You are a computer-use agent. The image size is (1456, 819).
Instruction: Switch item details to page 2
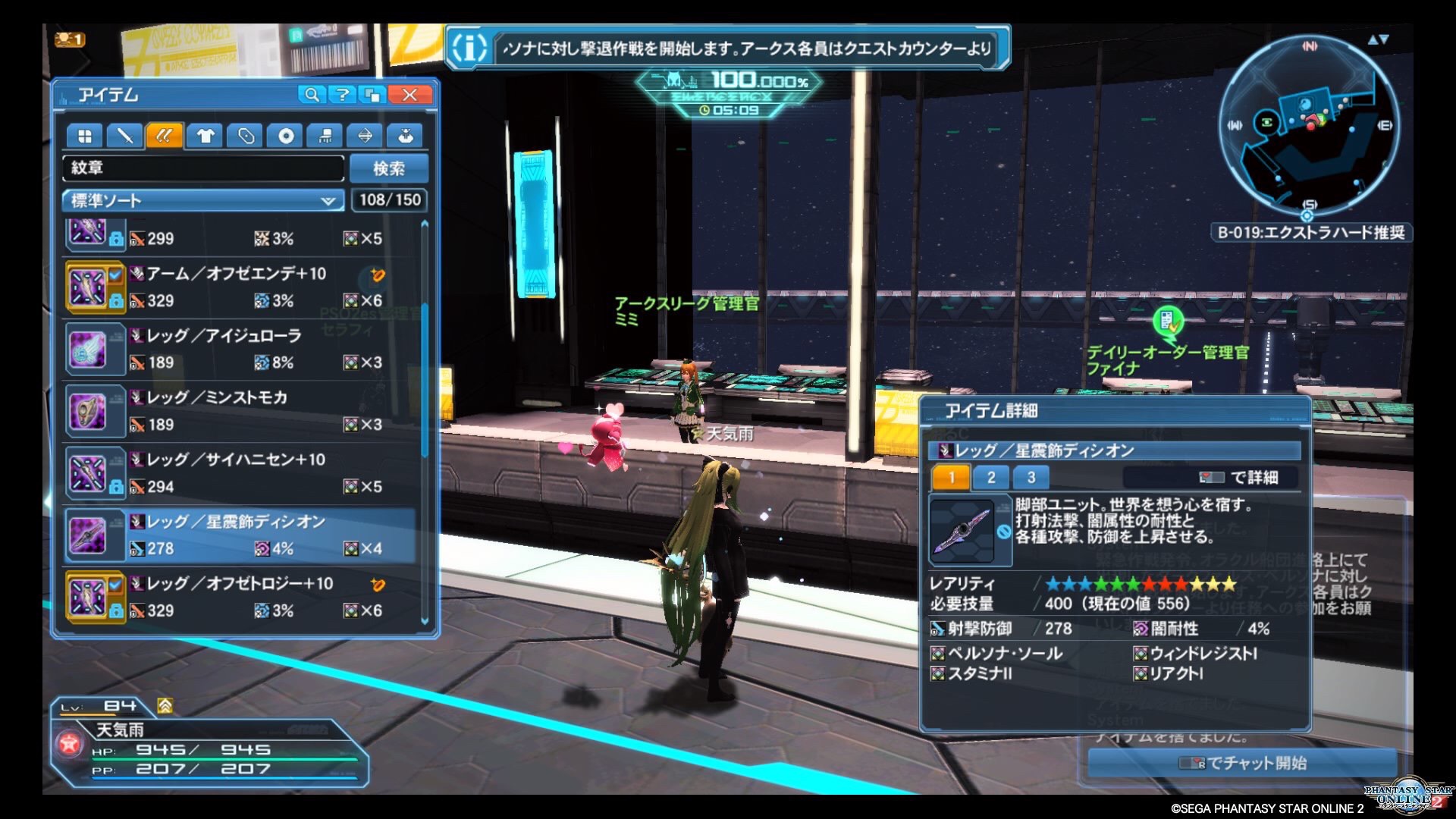(991, 478)
